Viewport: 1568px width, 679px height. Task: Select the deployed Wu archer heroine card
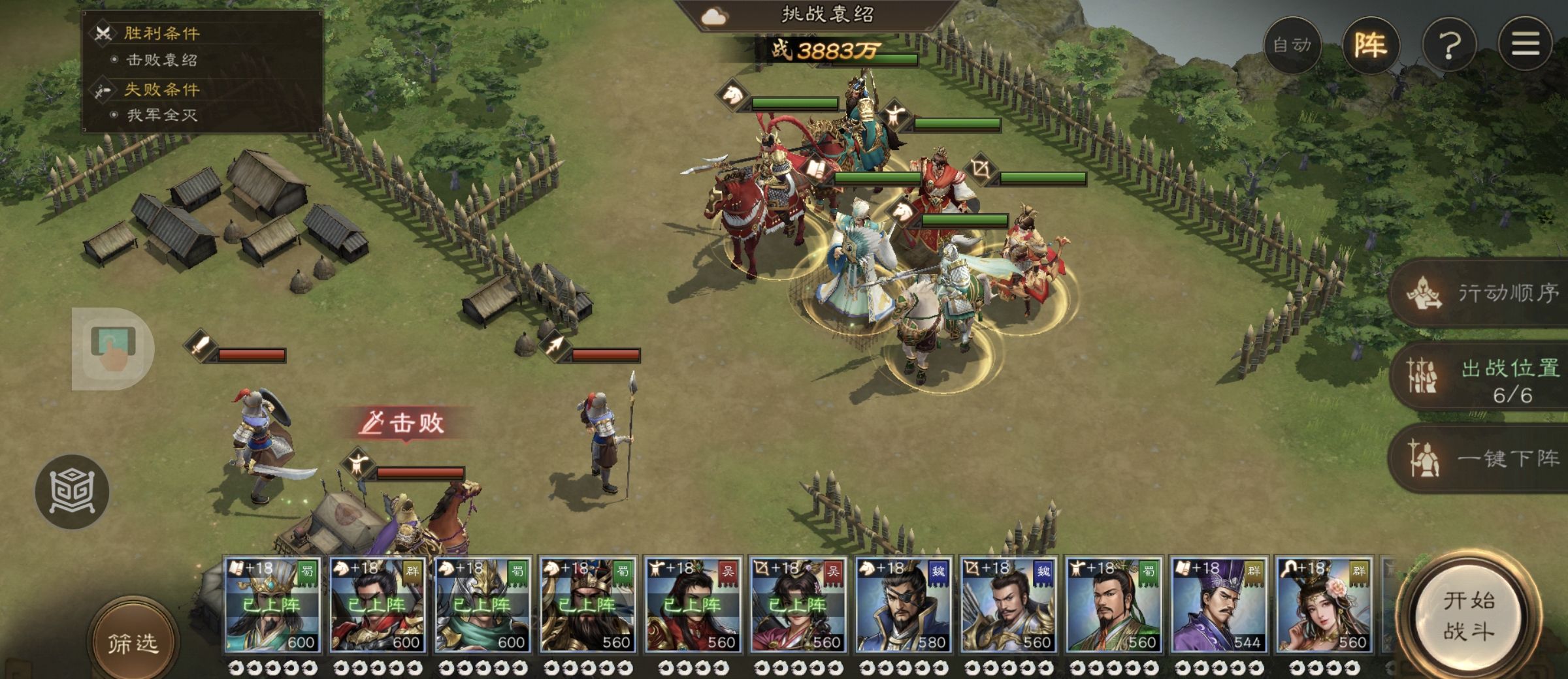[797, 605]
